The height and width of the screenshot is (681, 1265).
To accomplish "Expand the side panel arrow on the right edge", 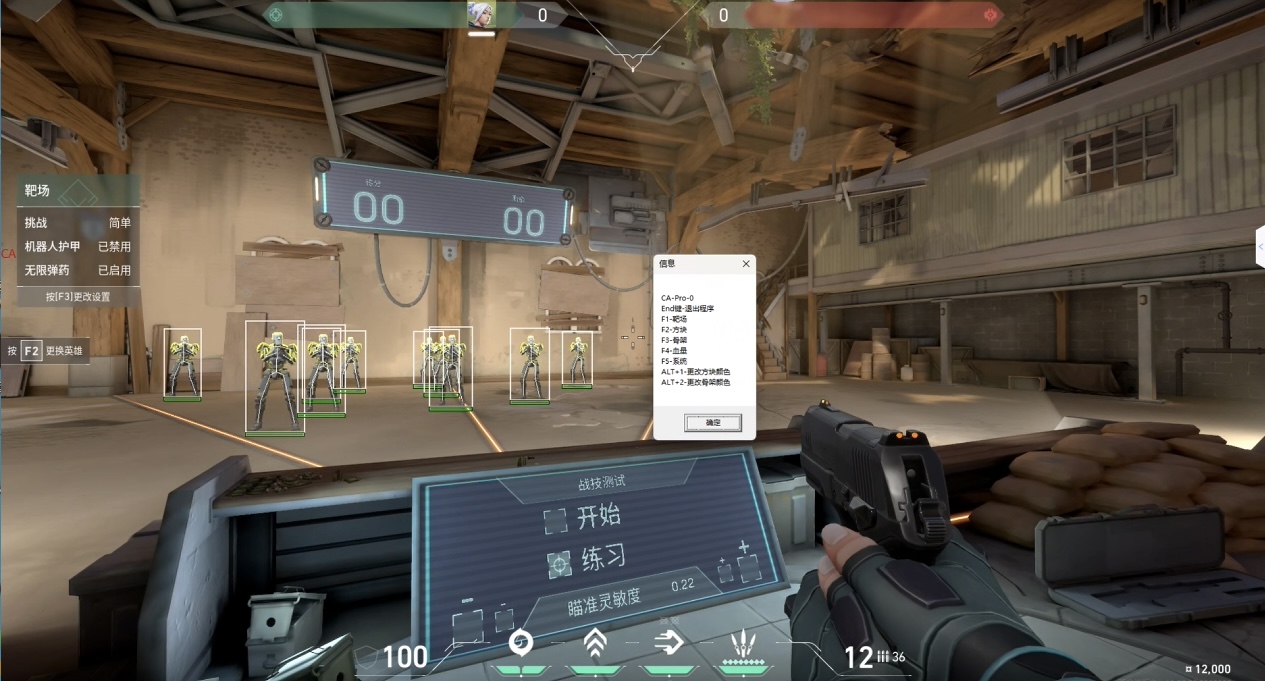I will tap(1260, 246).
